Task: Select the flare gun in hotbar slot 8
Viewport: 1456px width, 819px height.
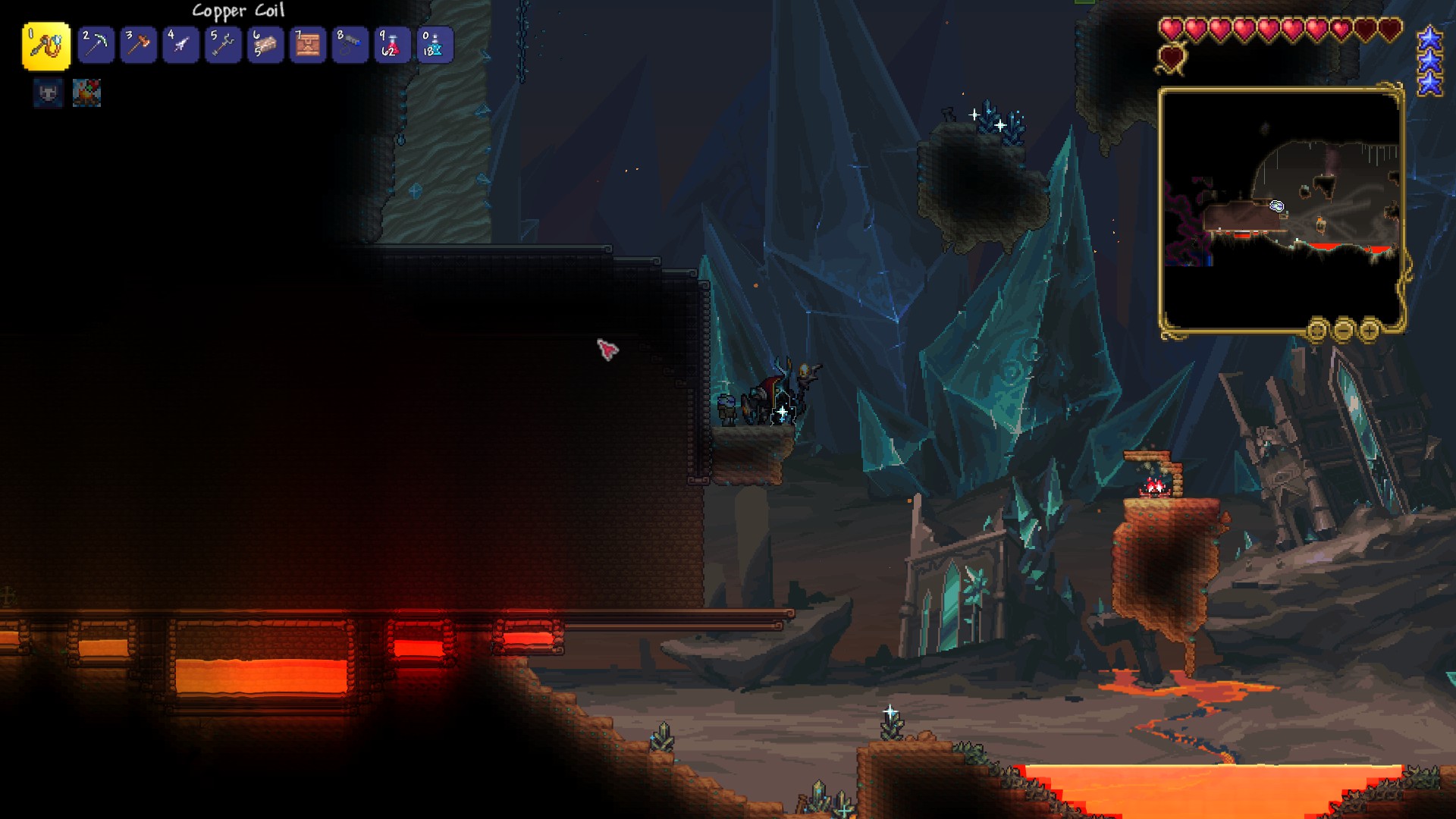Action: [350, 45]
